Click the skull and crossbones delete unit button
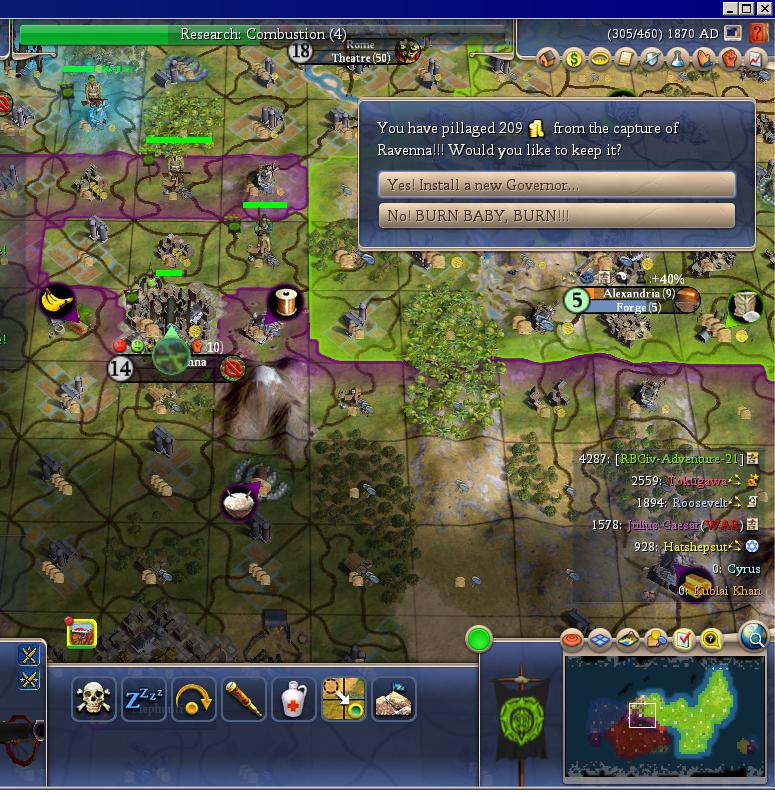The image size is (775, 793). pyautogui.click(x=94, y=699)
